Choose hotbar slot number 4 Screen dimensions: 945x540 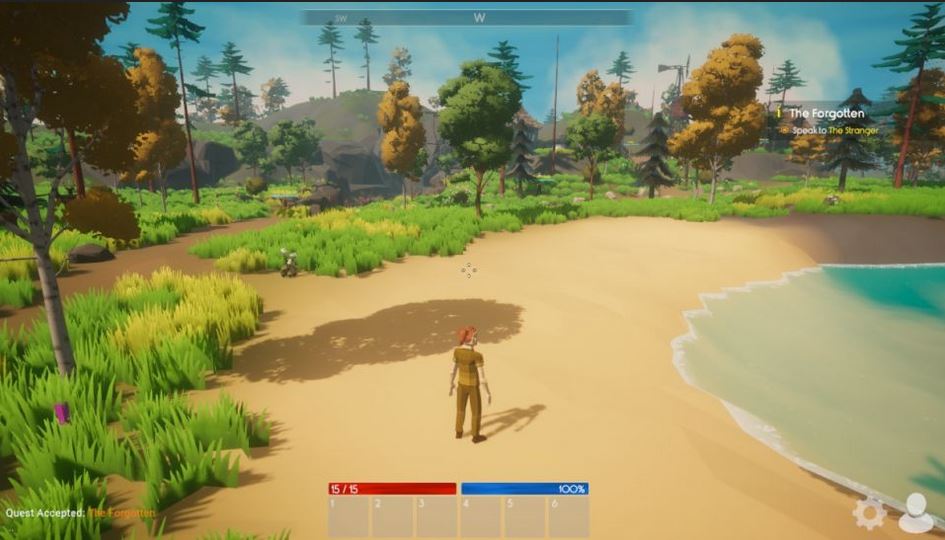coord(481,517)
